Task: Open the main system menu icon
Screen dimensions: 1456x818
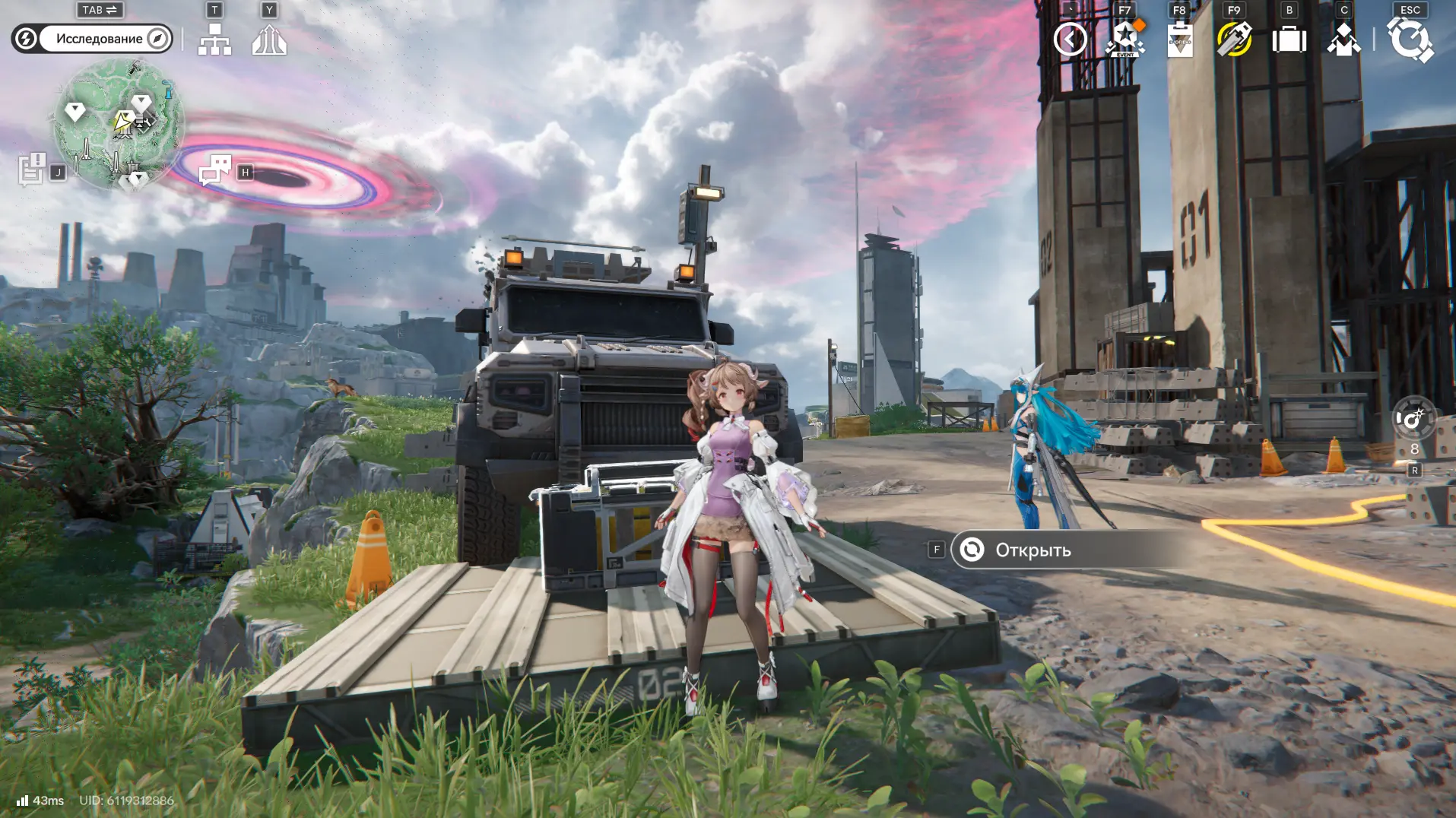Action: pos(1410,40)
